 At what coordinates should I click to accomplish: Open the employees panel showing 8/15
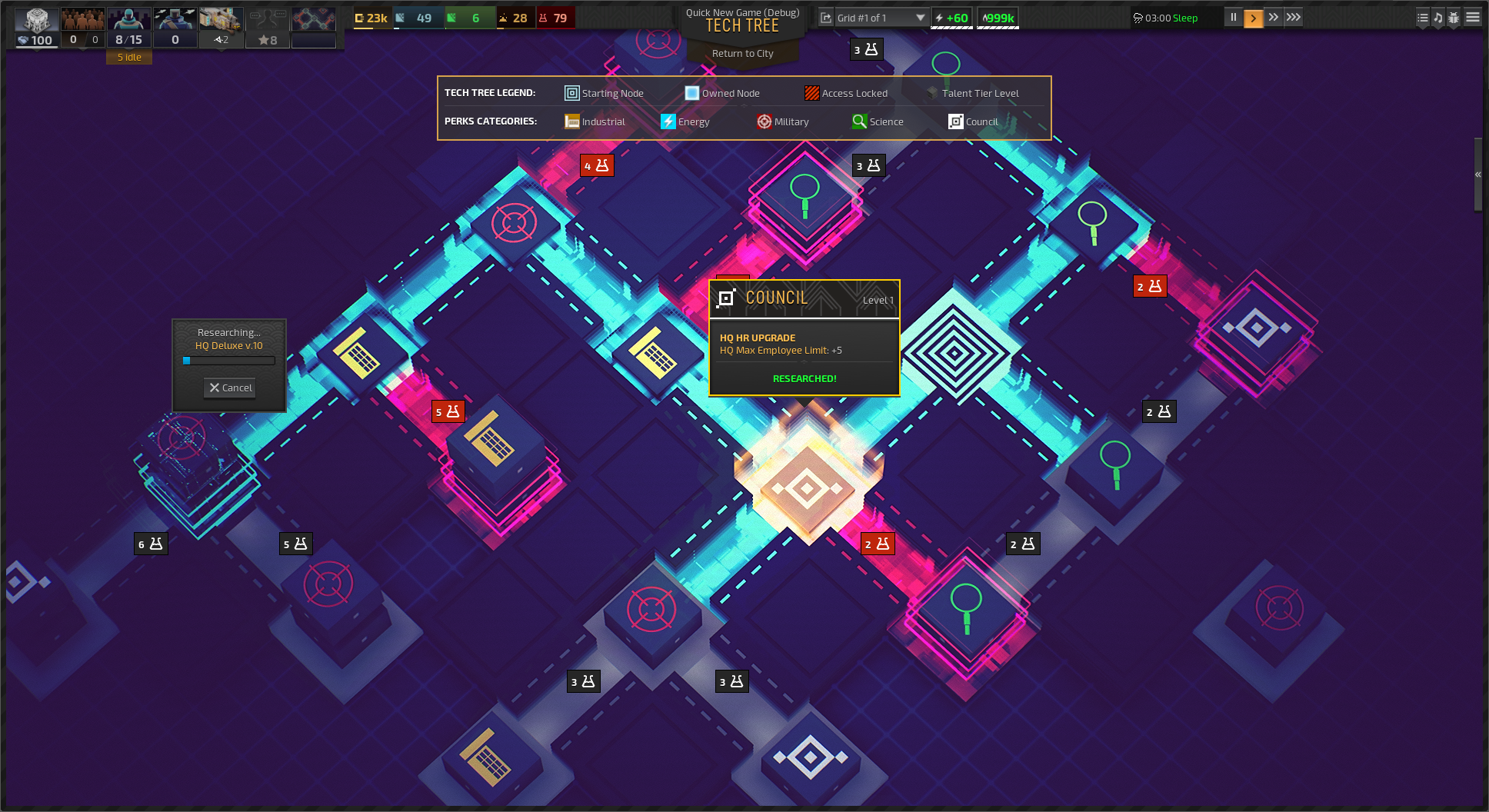(128, 27)
